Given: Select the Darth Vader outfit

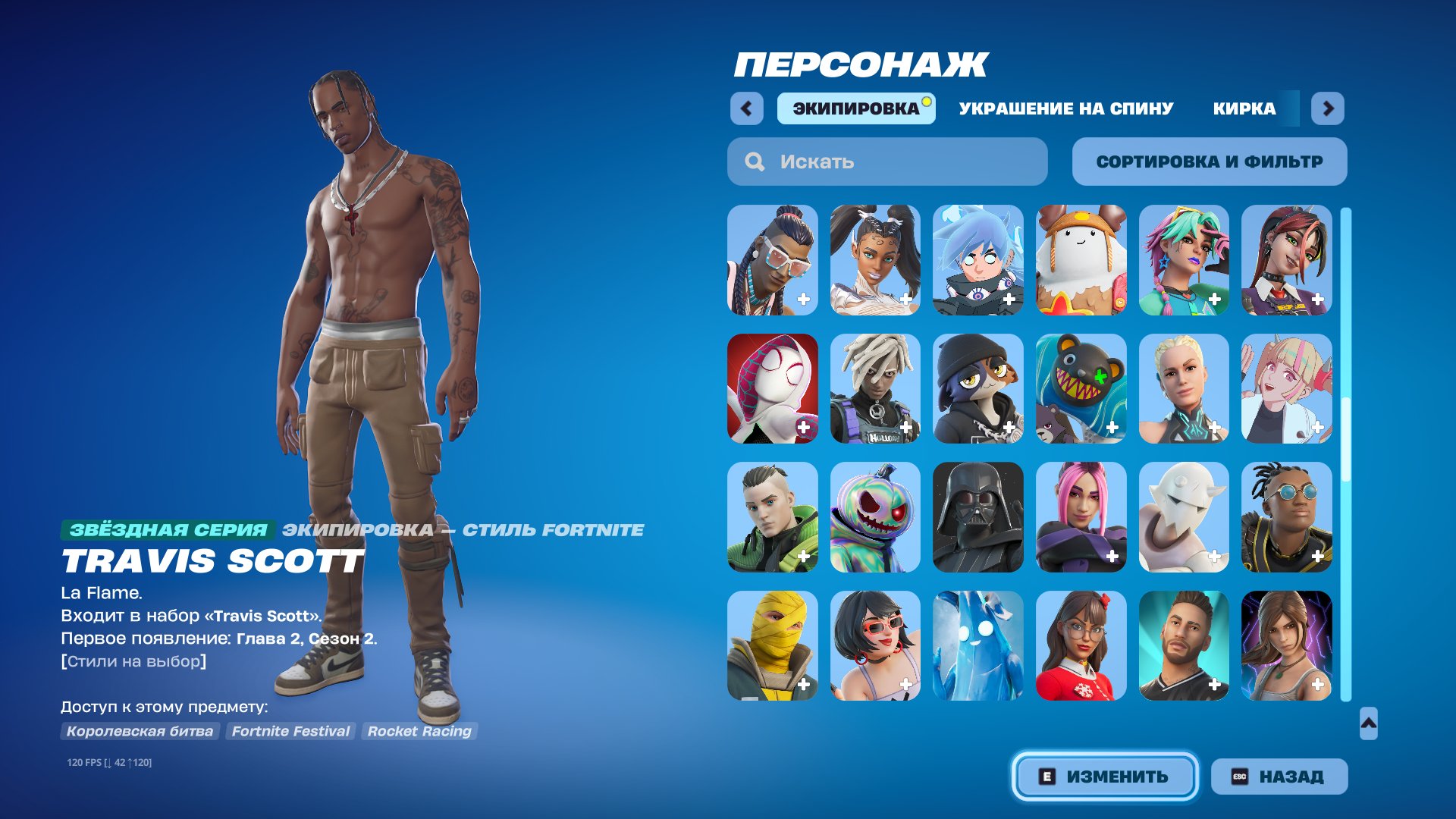Looking at the screenshot, I should (978, 517).
